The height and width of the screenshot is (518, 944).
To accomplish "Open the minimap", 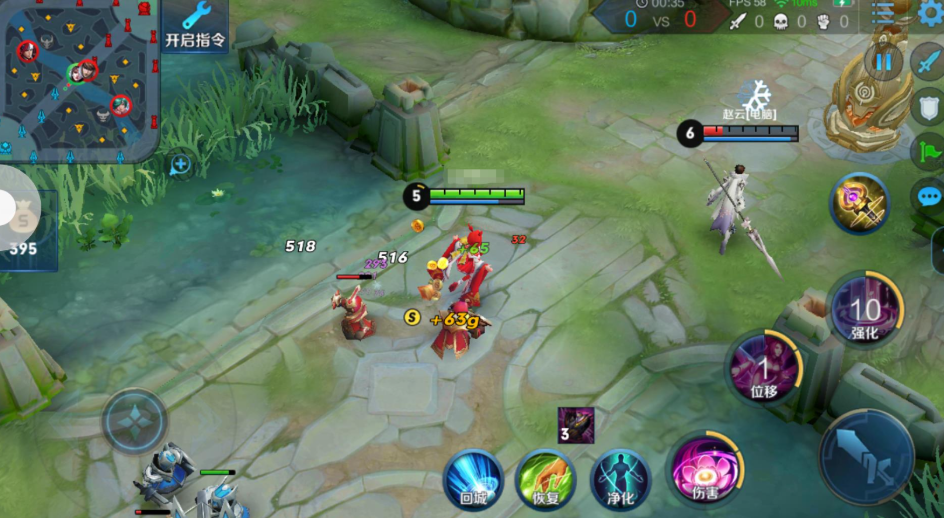I will pyautogui.click(x=78, y=80).
